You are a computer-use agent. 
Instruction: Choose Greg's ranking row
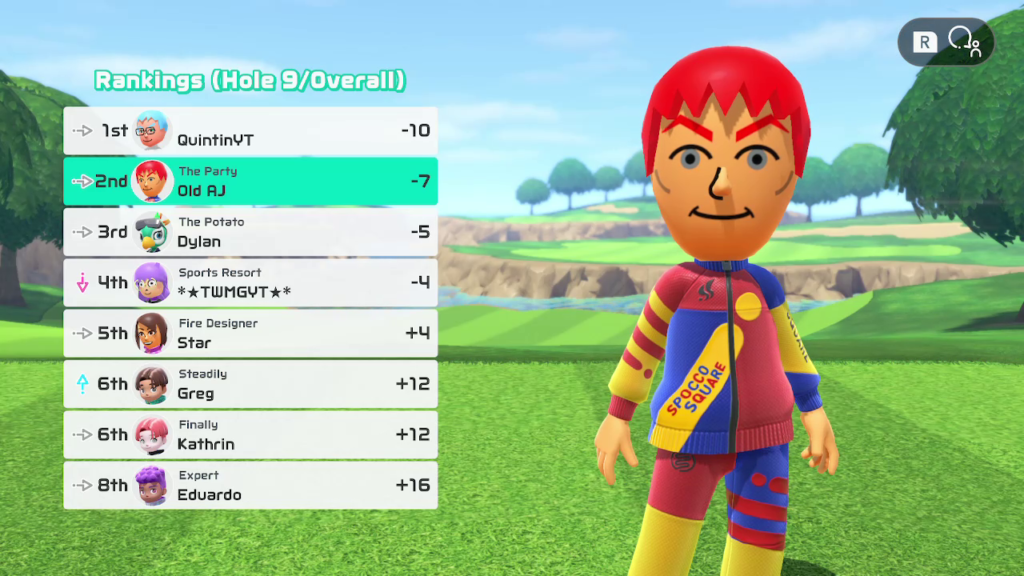250,384
